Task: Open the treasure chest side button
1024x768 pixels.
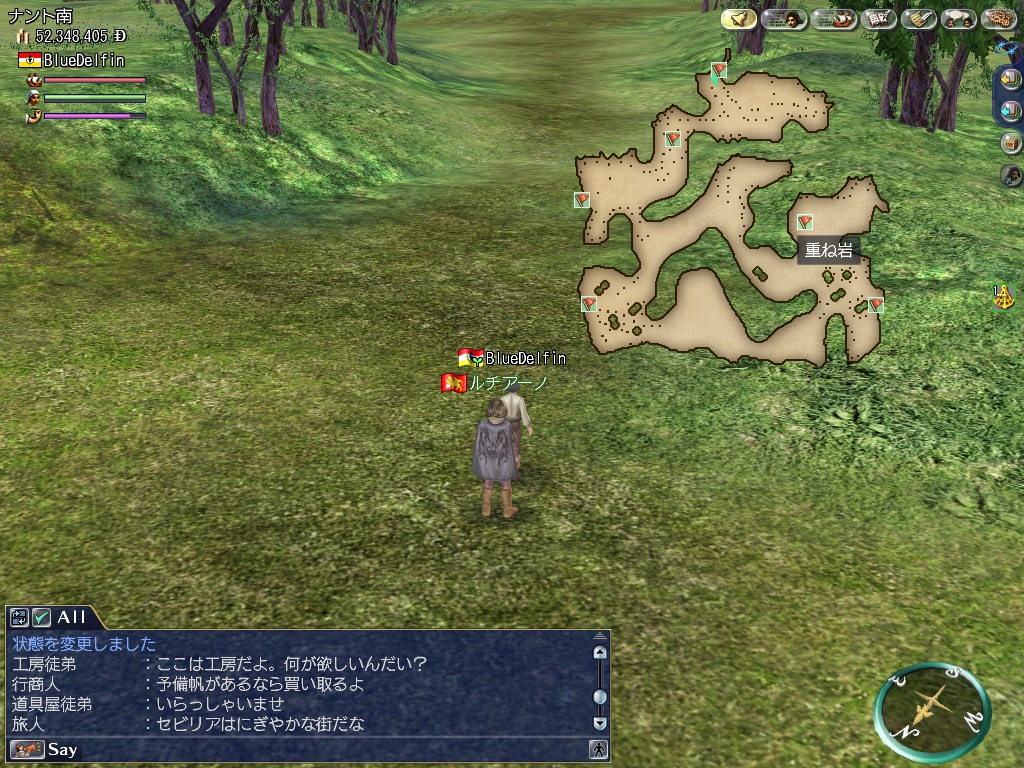Action: (x=1011, y=143)
